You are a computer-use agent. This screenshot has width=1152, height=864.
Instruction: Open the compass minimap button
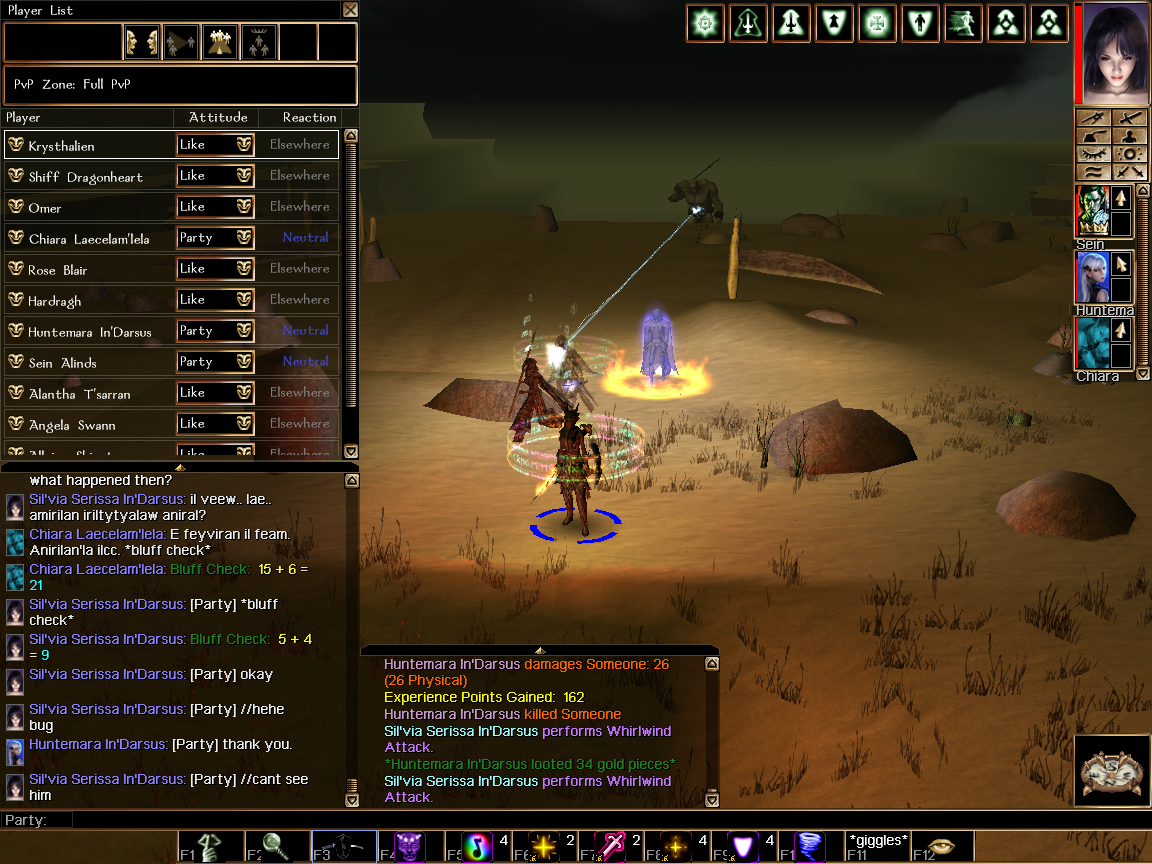(x=1109, y=770)
